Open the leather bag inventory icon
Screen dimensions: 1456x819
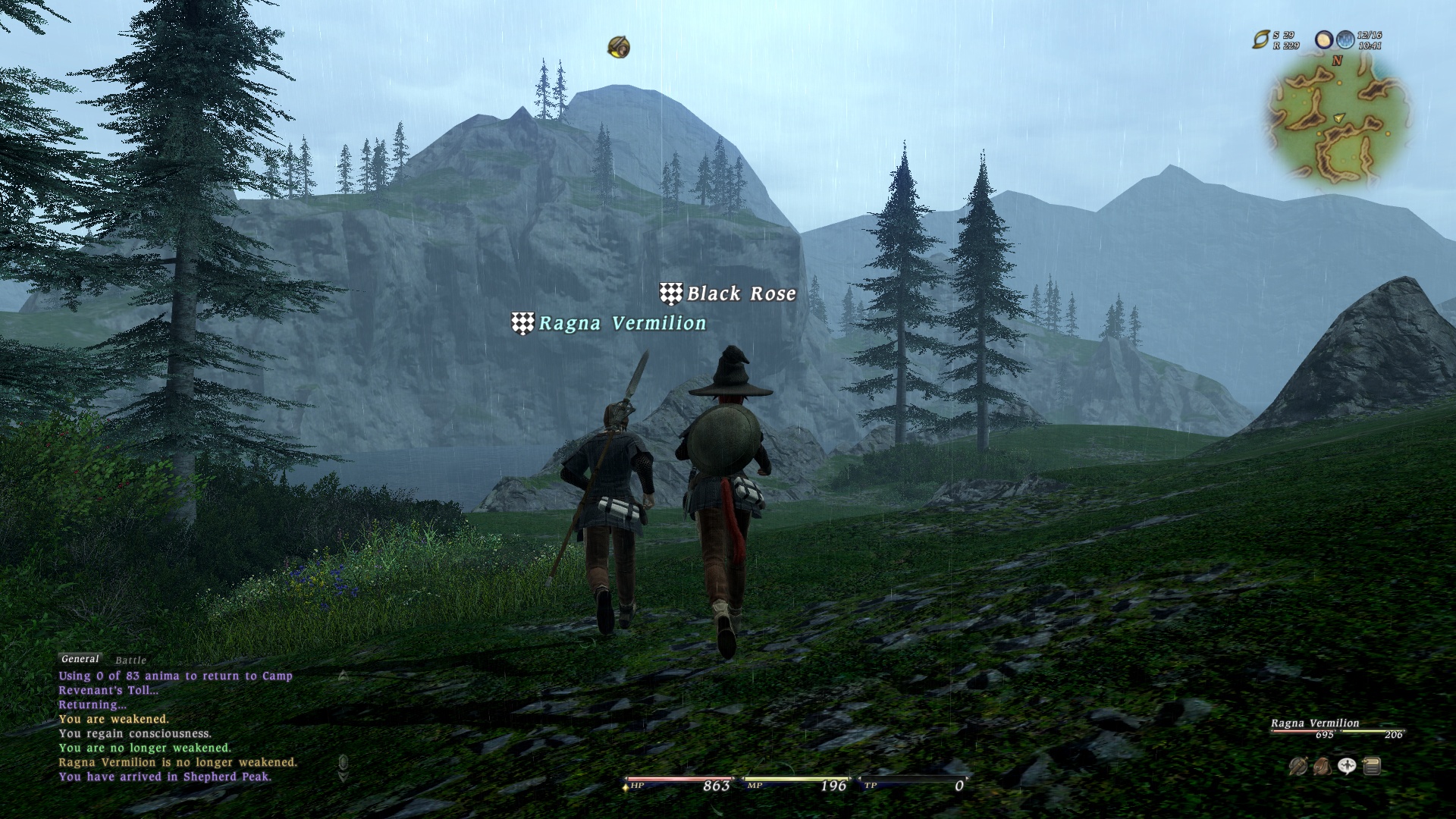(x=1322, y=767)
